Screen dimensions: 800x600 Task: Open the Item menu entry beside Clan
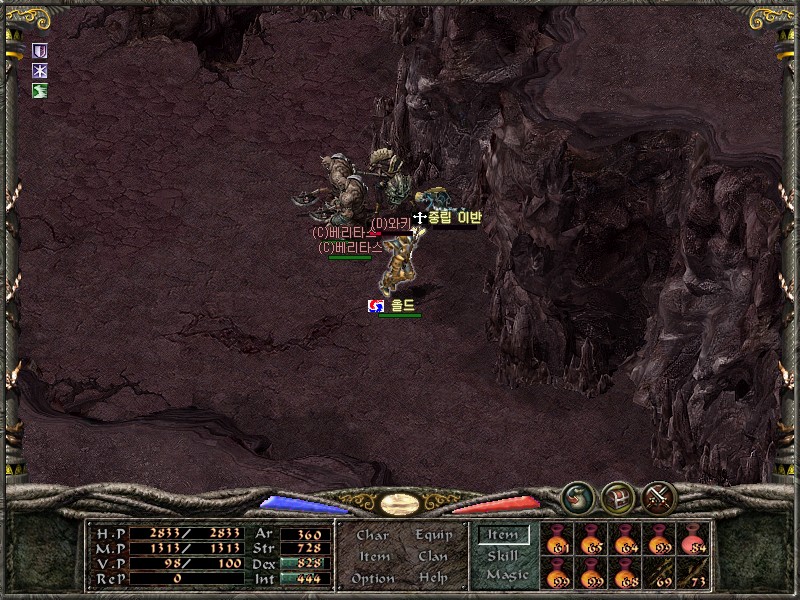[x=373, y=556]
